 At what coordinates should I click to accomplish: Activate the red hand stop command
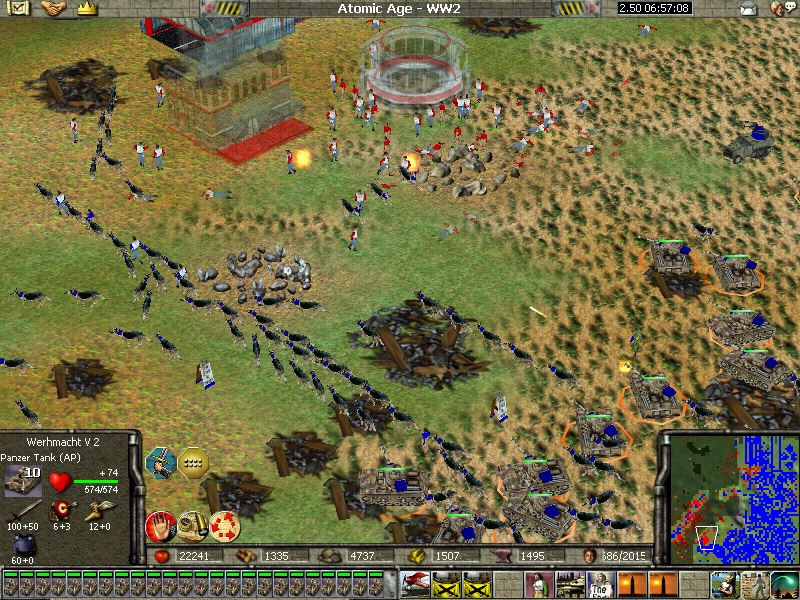pyautogui.click(x=160, y=522)
